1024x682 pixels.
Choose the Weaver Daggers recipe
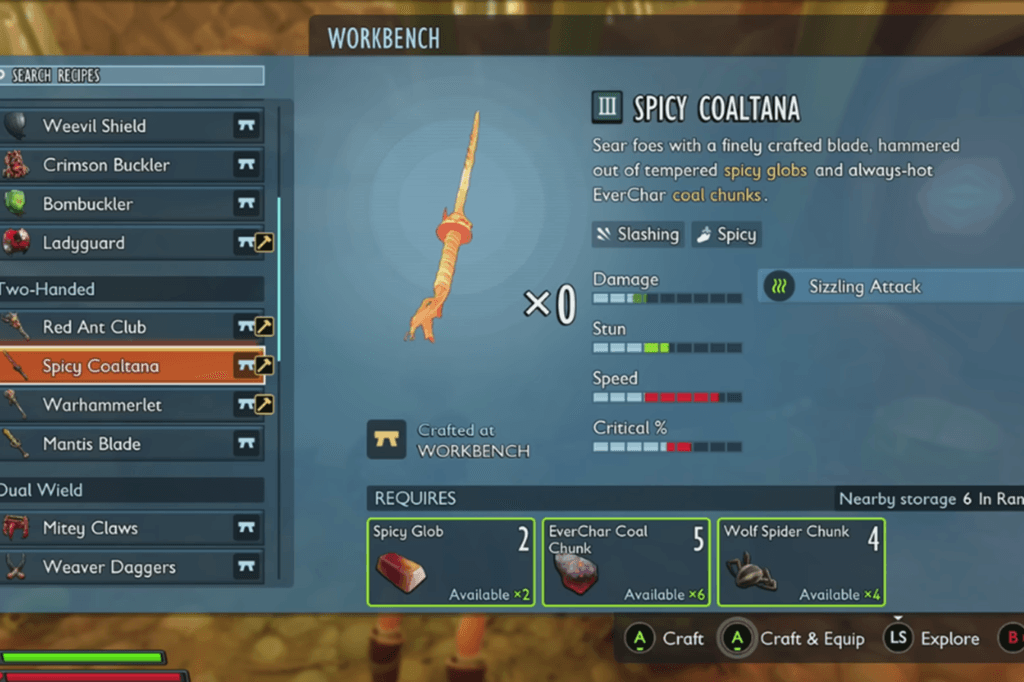(132, 567)
